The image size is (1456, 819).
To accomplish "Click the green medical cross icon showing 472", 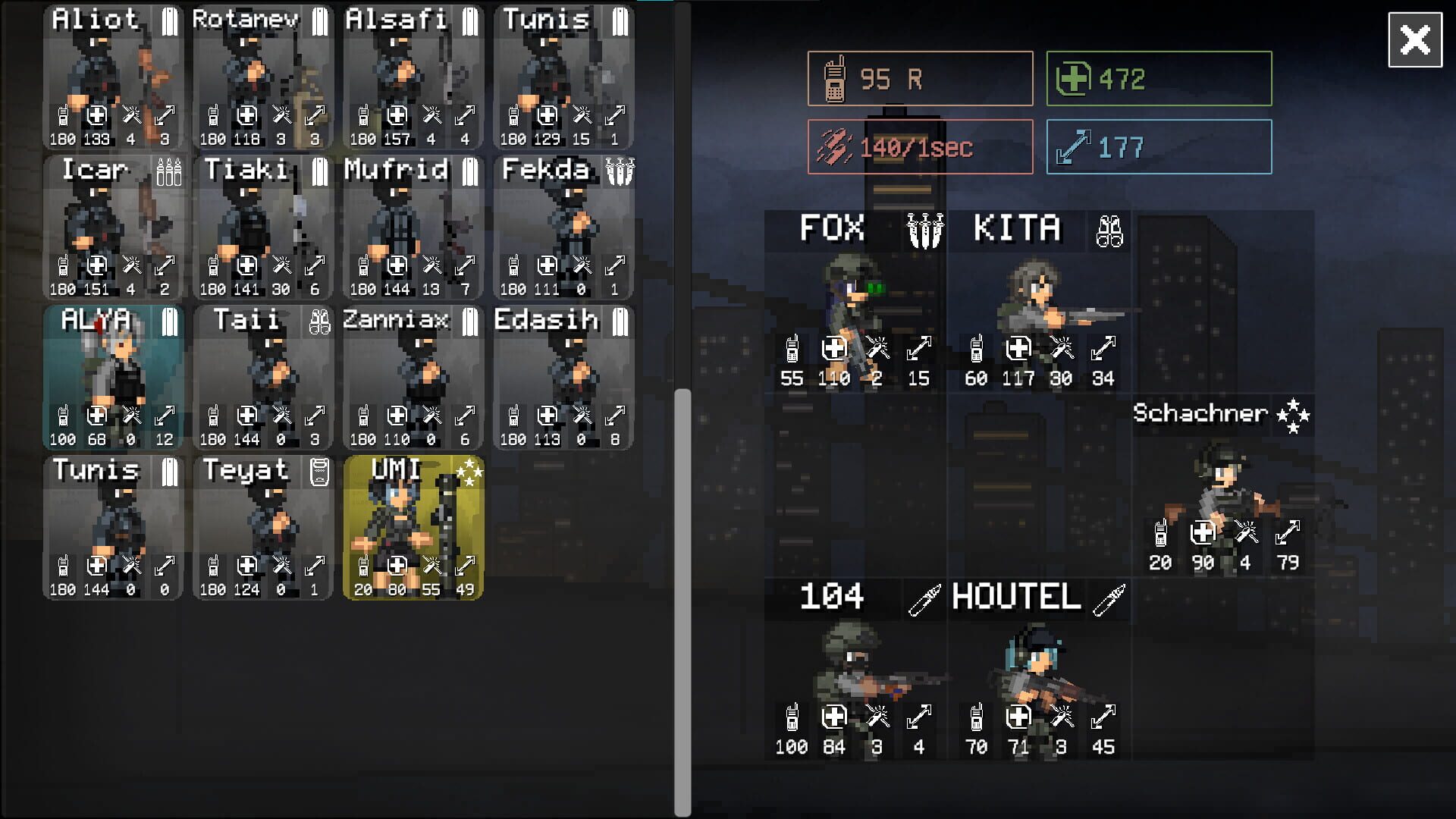I will (1075, 77).
